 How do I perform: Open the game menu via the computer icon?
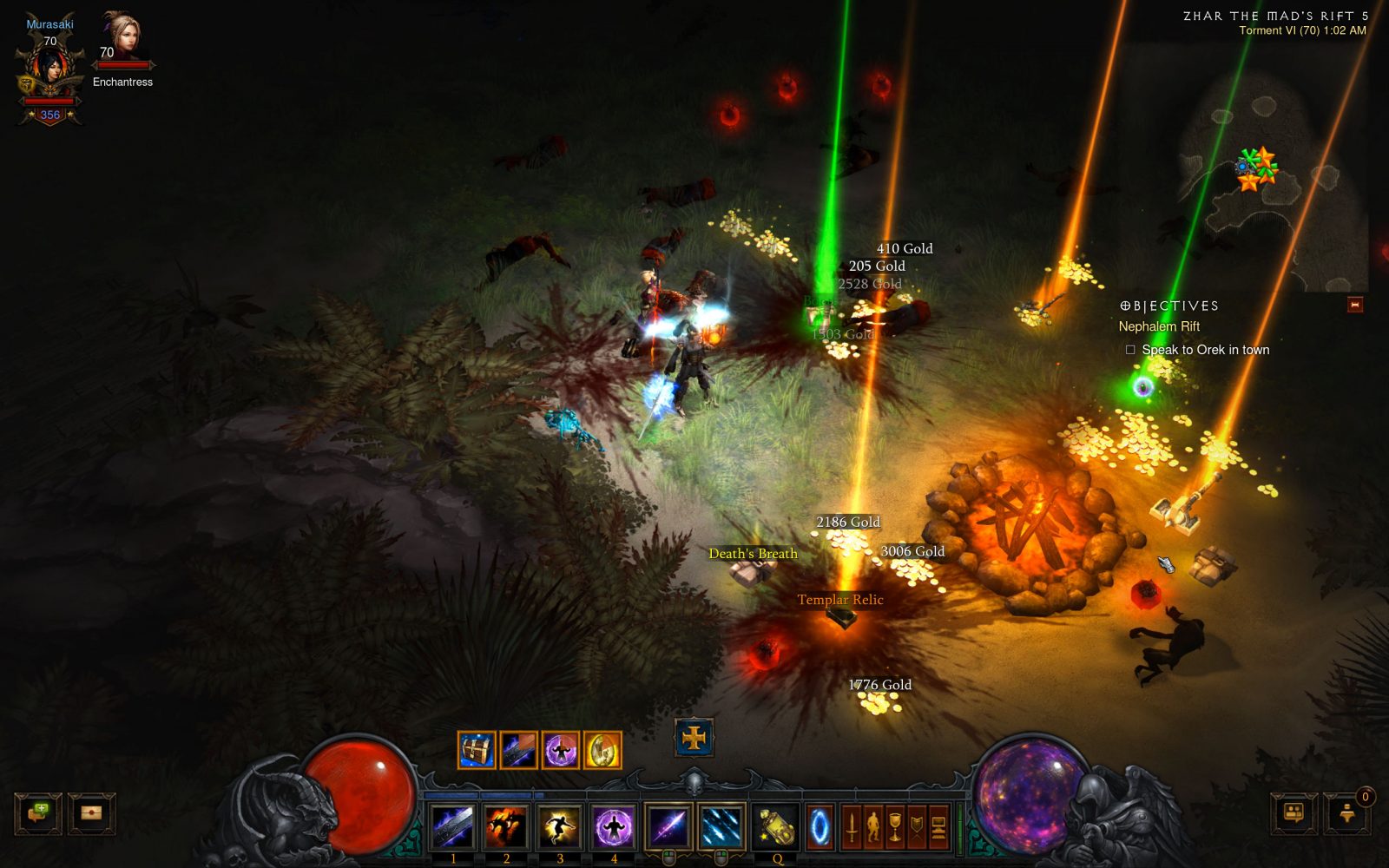[938, 826]
